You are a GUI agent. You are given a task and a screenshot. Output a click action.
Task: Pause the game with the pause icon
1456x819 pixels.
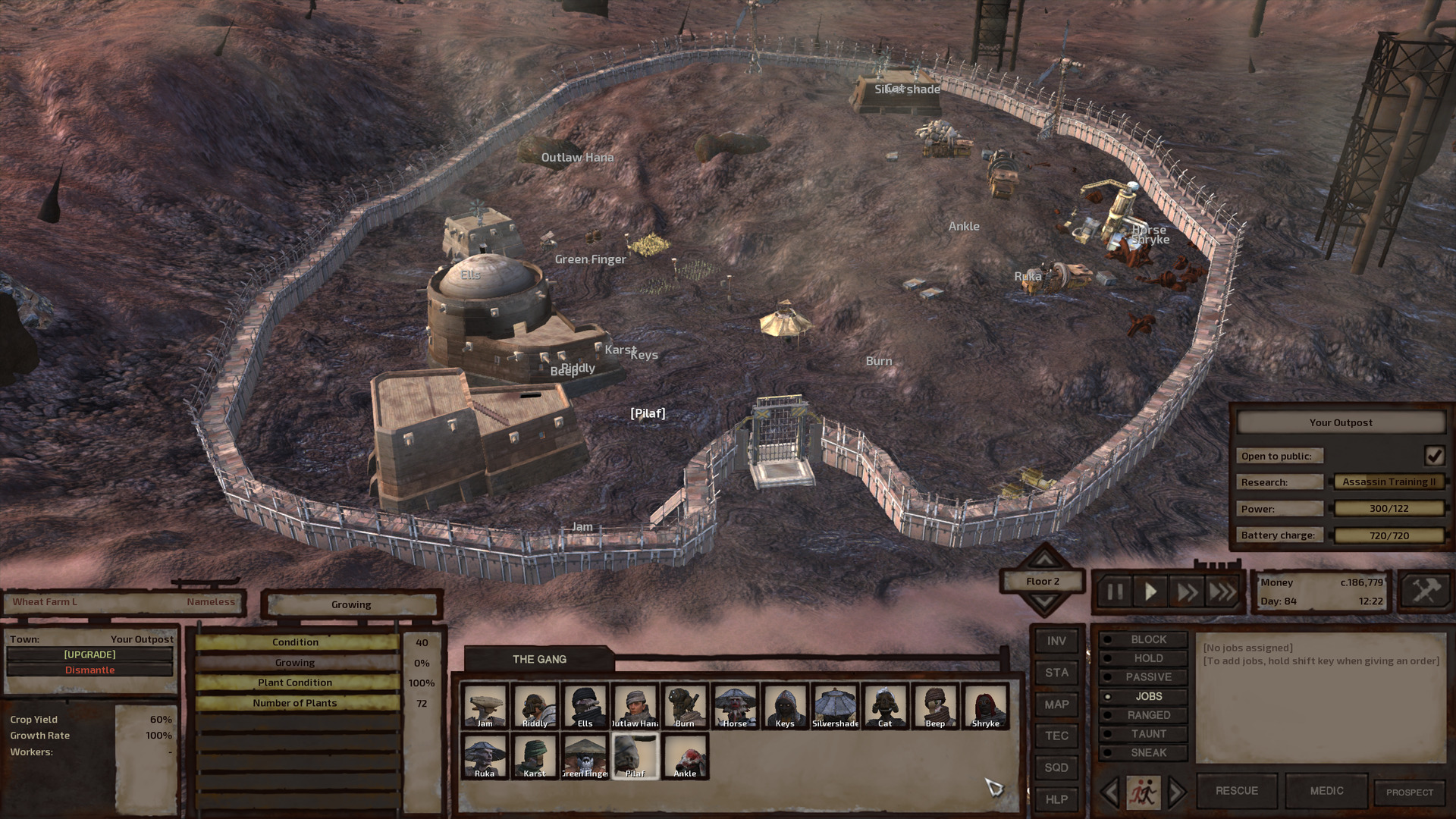point(1114,592)
